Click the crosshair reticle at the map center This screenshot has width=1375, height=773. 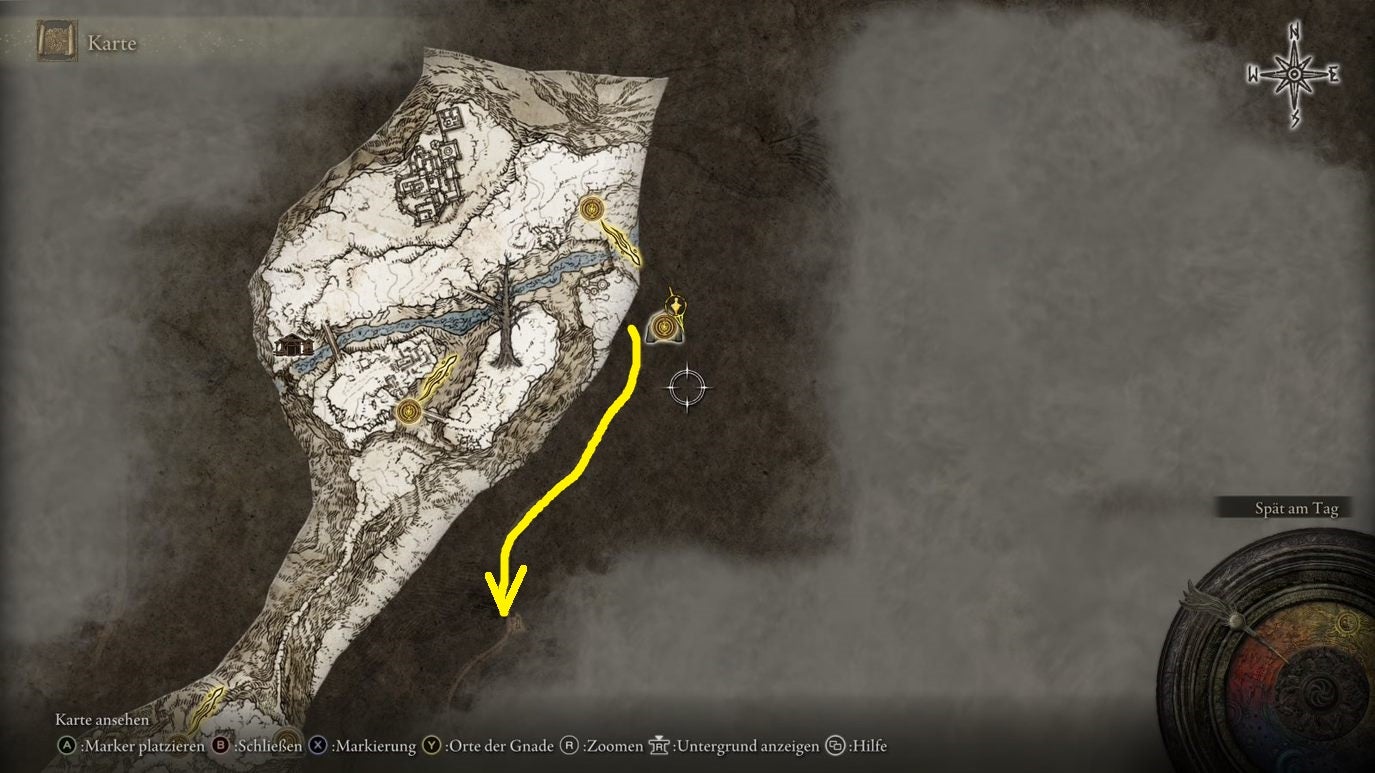[x=687, y=389]
